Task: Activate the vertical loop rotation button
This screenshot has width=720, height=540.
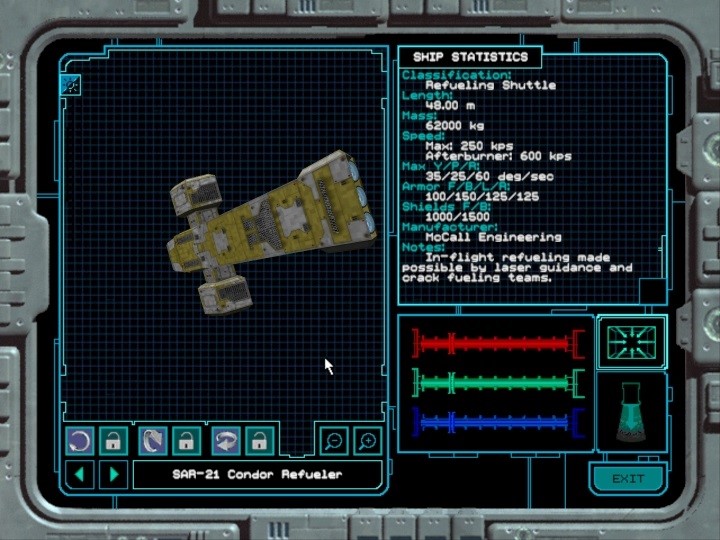Action: pos(153,440)
